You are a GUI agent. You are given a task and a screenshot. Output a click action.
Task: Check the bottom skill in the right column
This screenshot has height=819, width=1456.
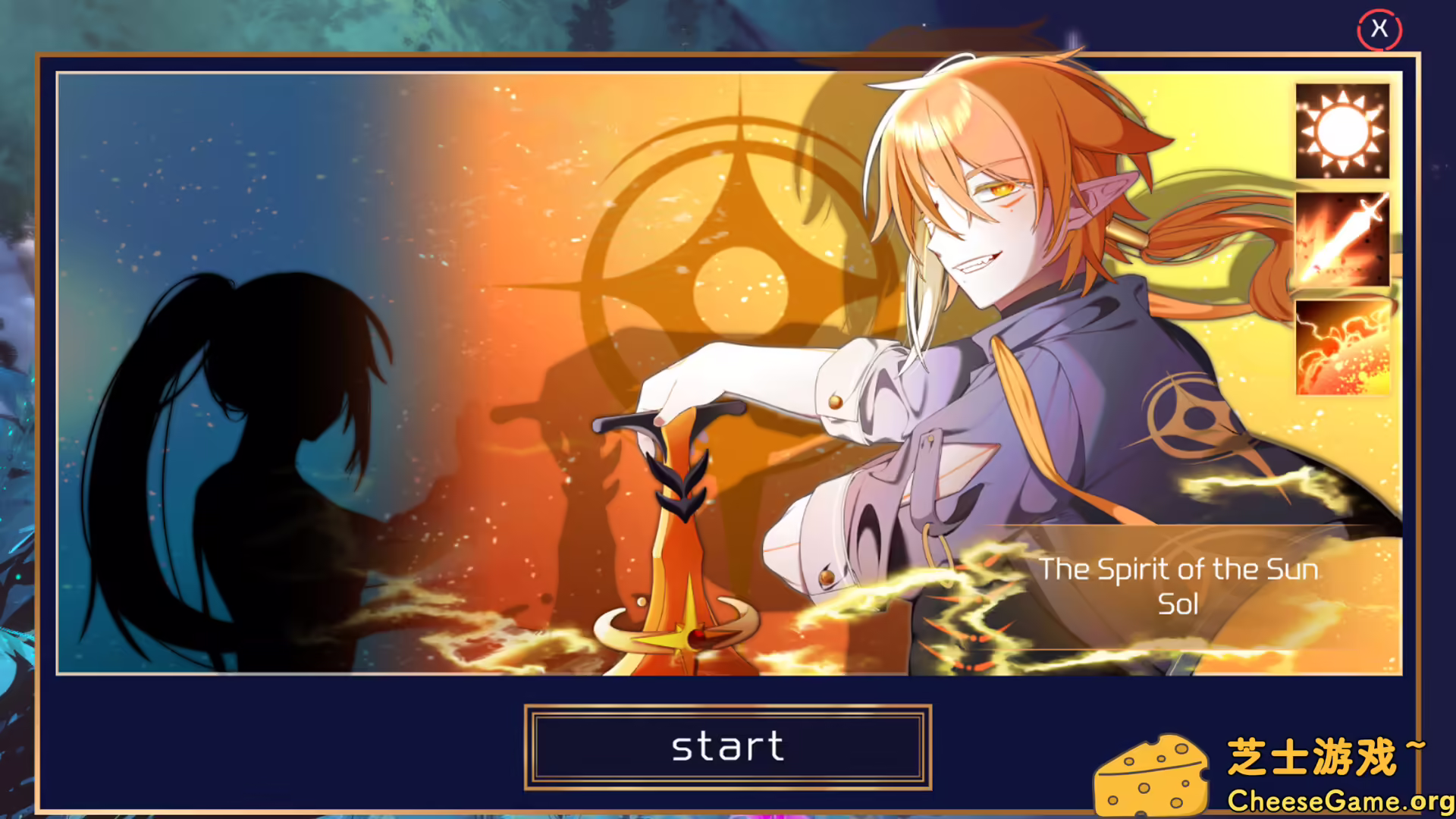click(1341, 347)
